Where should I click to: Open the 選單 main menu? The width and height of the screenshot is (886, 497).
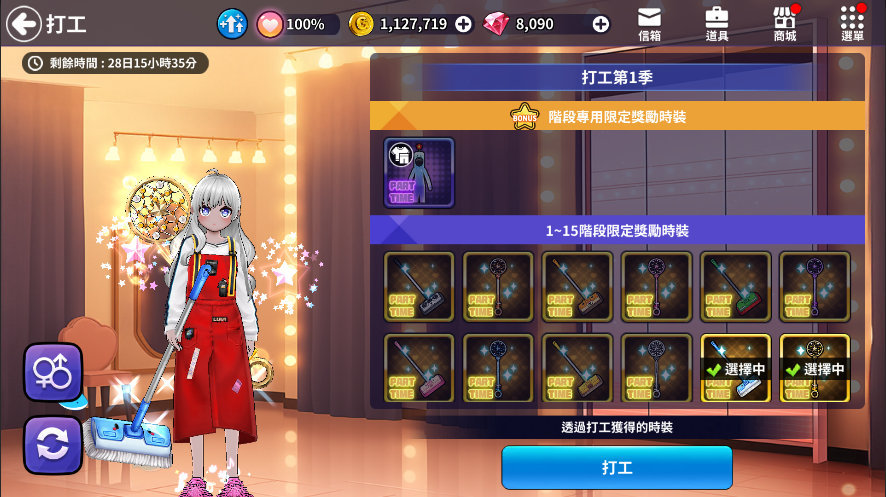coord(852,24)
